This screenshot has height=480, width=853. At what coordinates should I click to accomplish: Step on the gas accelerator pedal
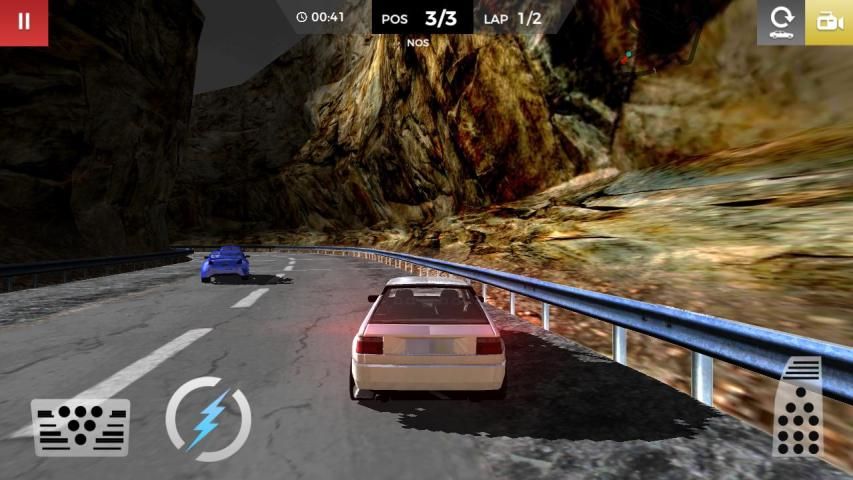click(798, 408)
